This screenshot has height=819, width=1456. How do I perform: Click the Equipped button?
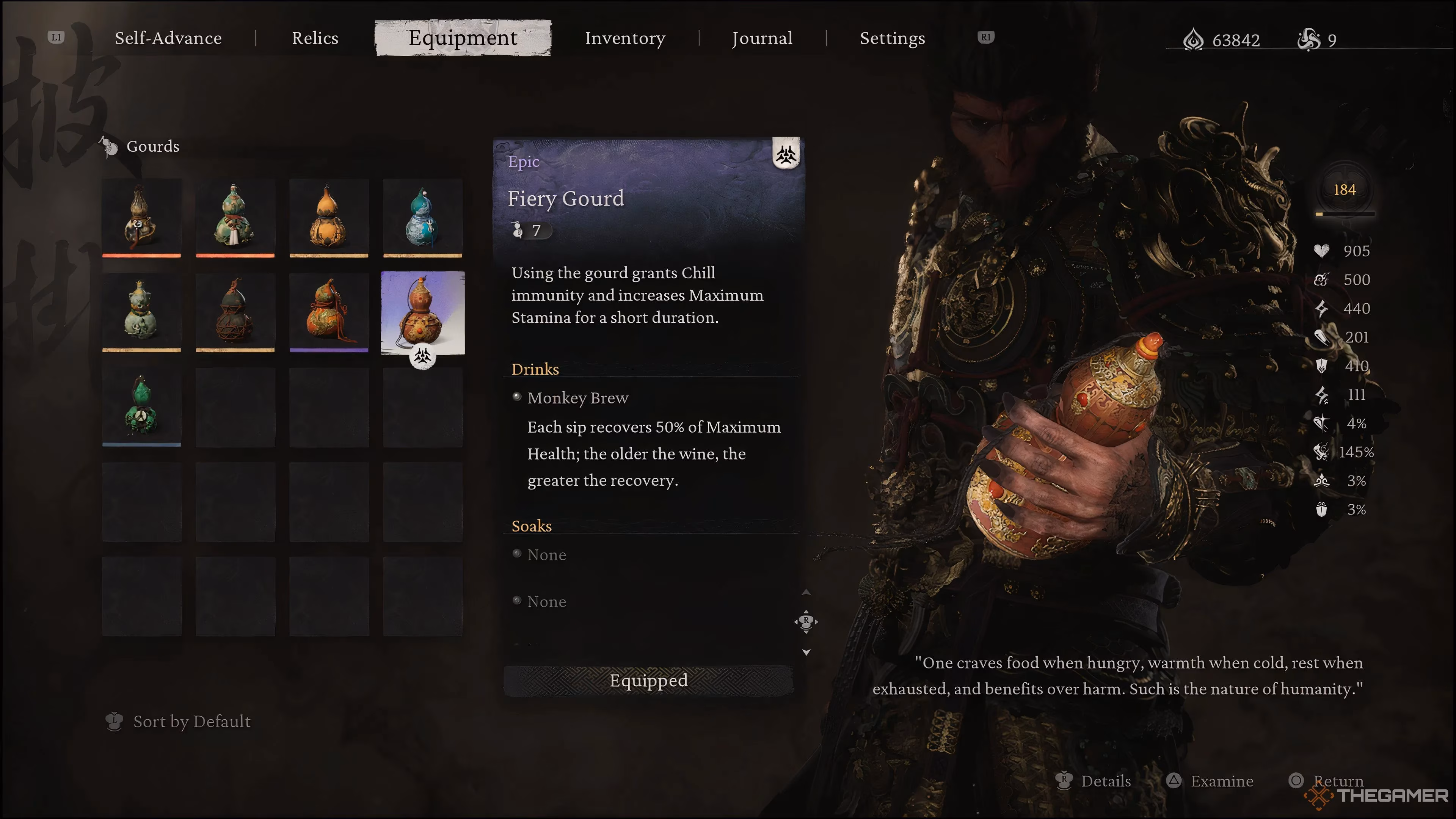click(648, 680)
